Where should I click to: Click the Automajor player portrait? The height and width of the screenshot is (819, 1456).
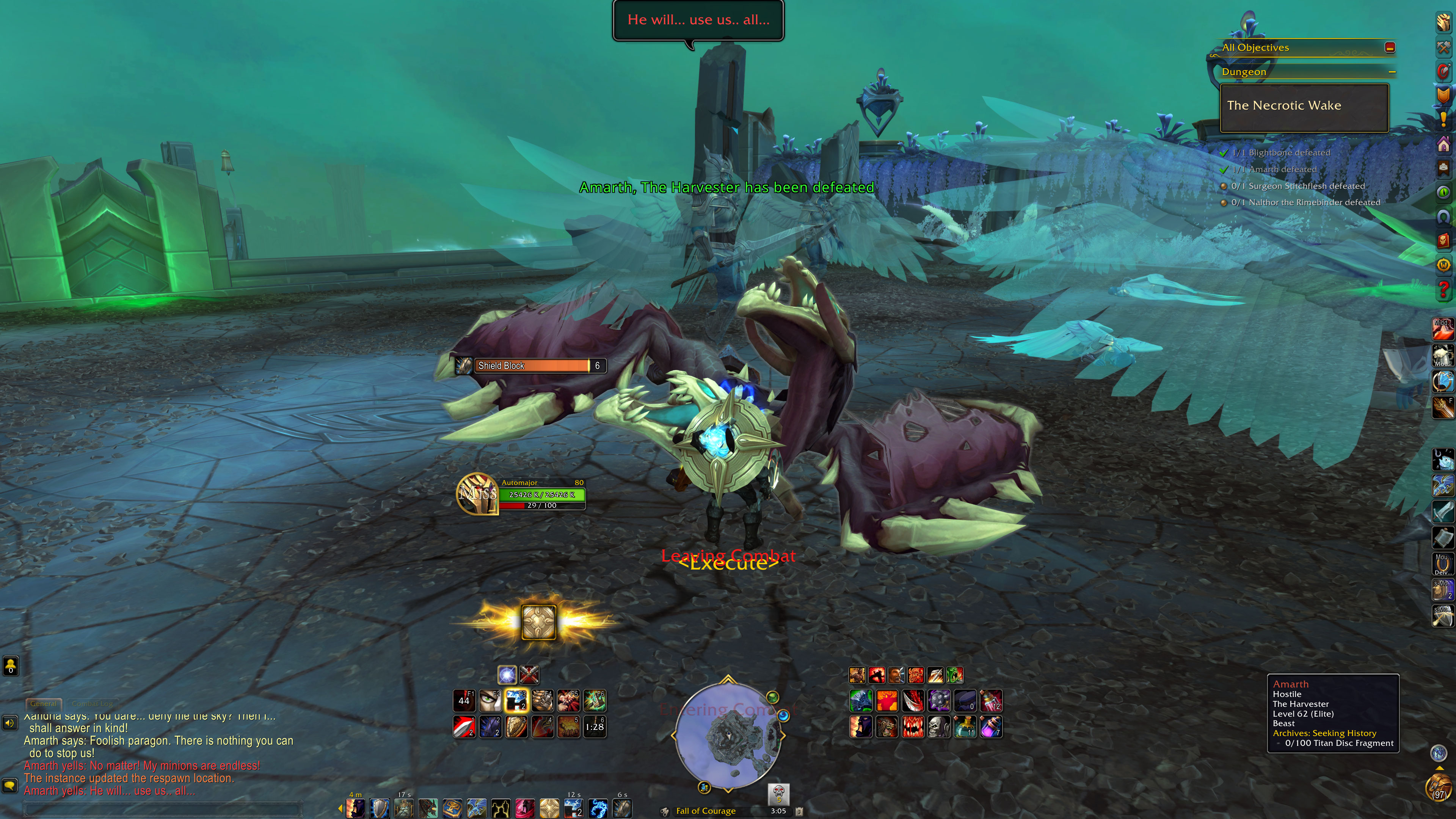coord(478,493)
